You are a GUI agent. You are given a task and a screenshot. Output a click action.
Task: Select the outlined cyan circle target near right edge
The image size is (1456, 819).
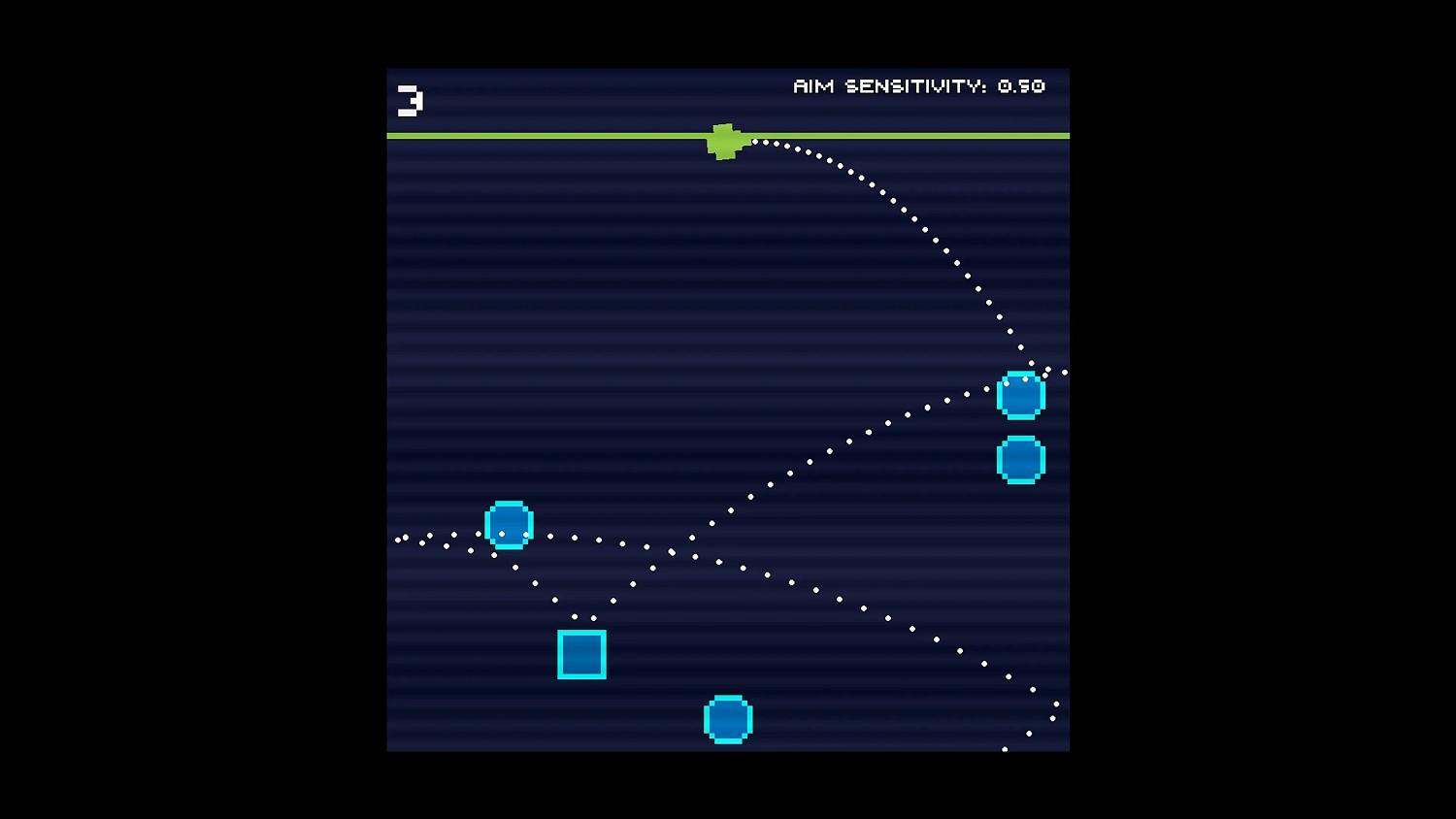(1020, 395)
